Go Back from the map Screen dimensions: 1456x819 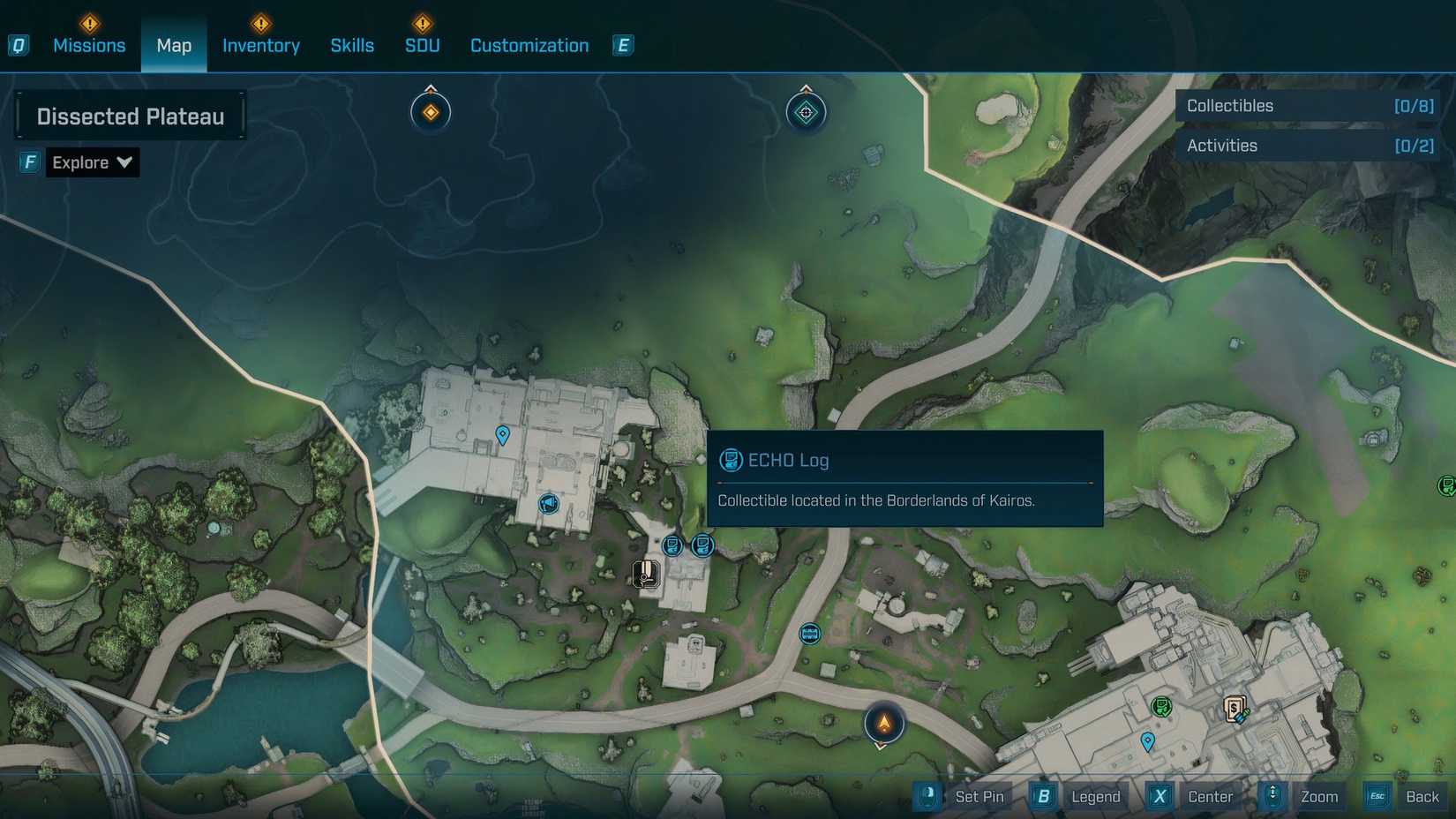[x=1421, y=797]
